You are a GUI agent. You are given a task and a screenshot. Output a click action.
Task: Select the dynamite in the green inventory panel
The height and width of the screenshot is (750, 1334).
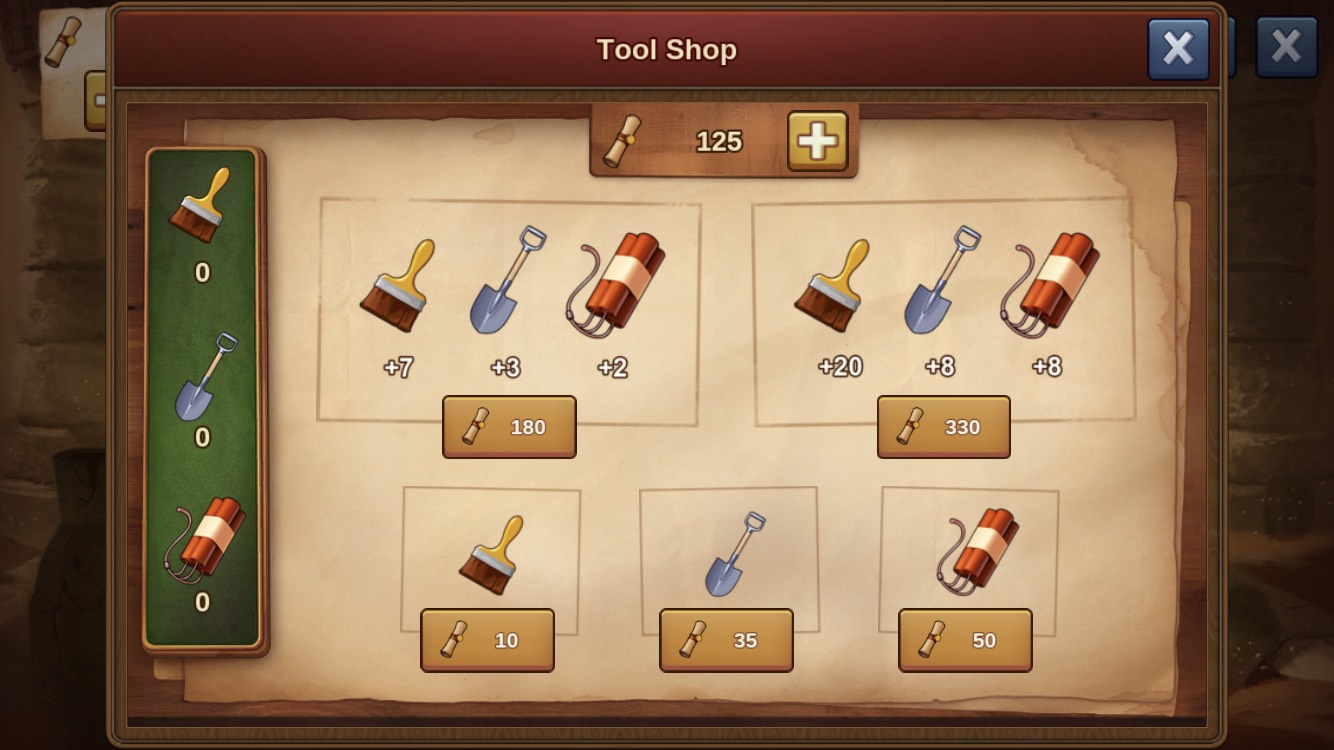[204, 540]
